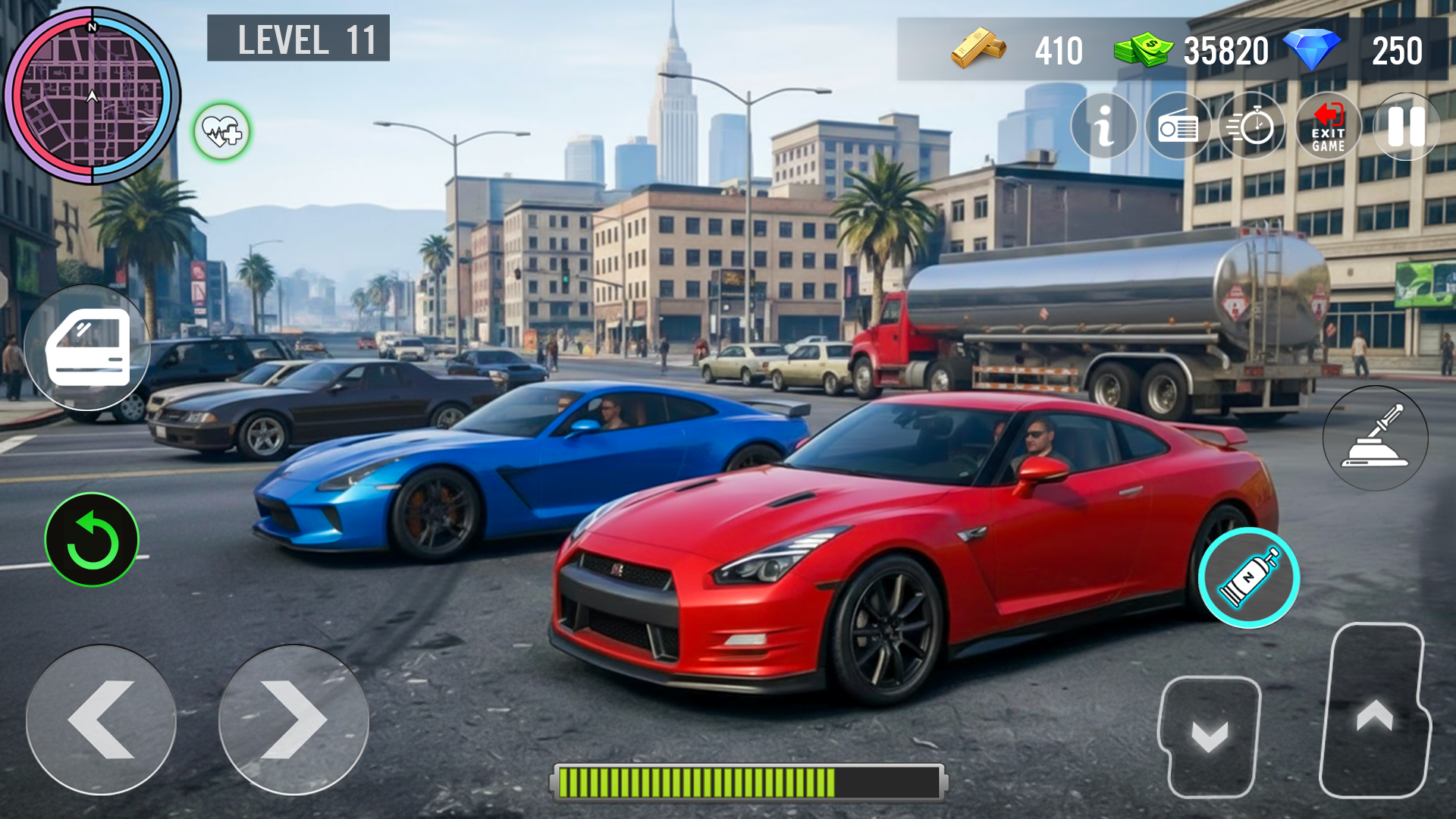Reset car with green rotate button
1456x819 pixels.
pos(92,540)
